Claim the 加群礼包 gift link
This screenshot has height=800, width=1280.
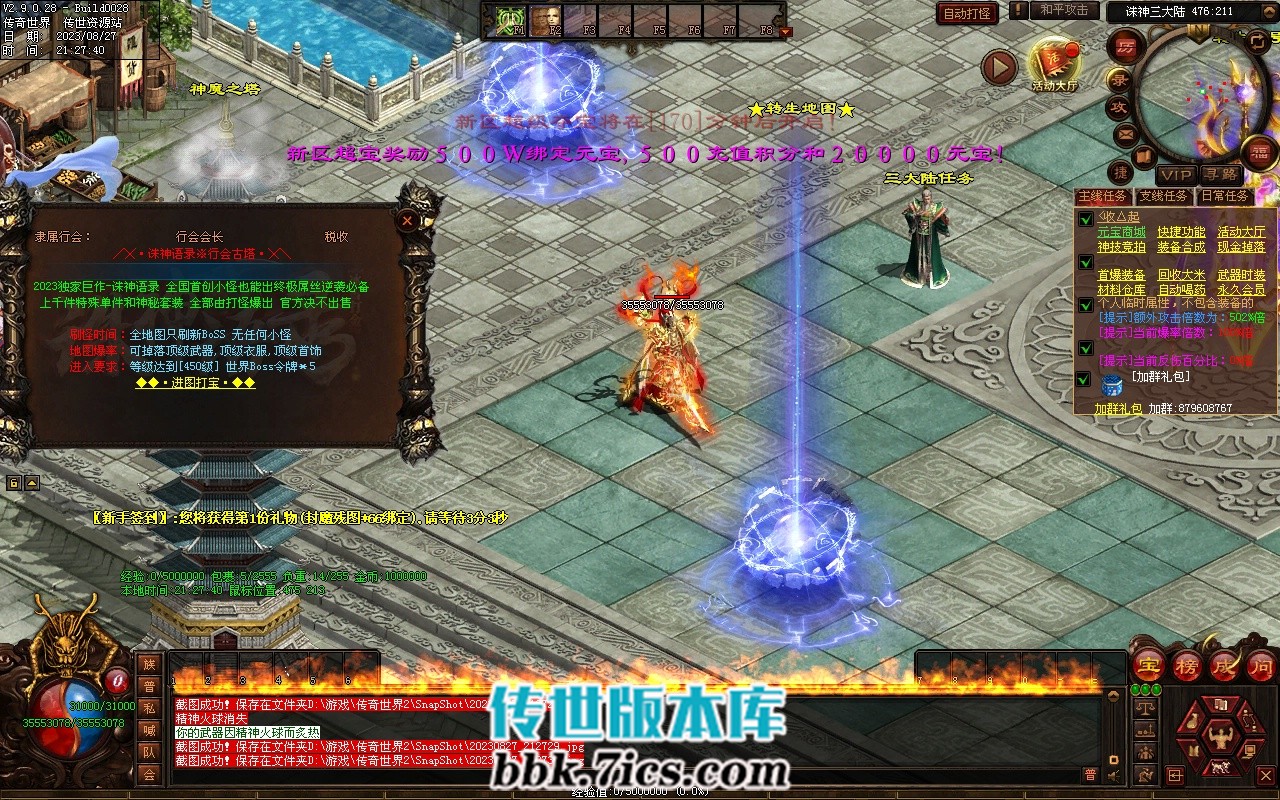click(x=1117, y=409)
